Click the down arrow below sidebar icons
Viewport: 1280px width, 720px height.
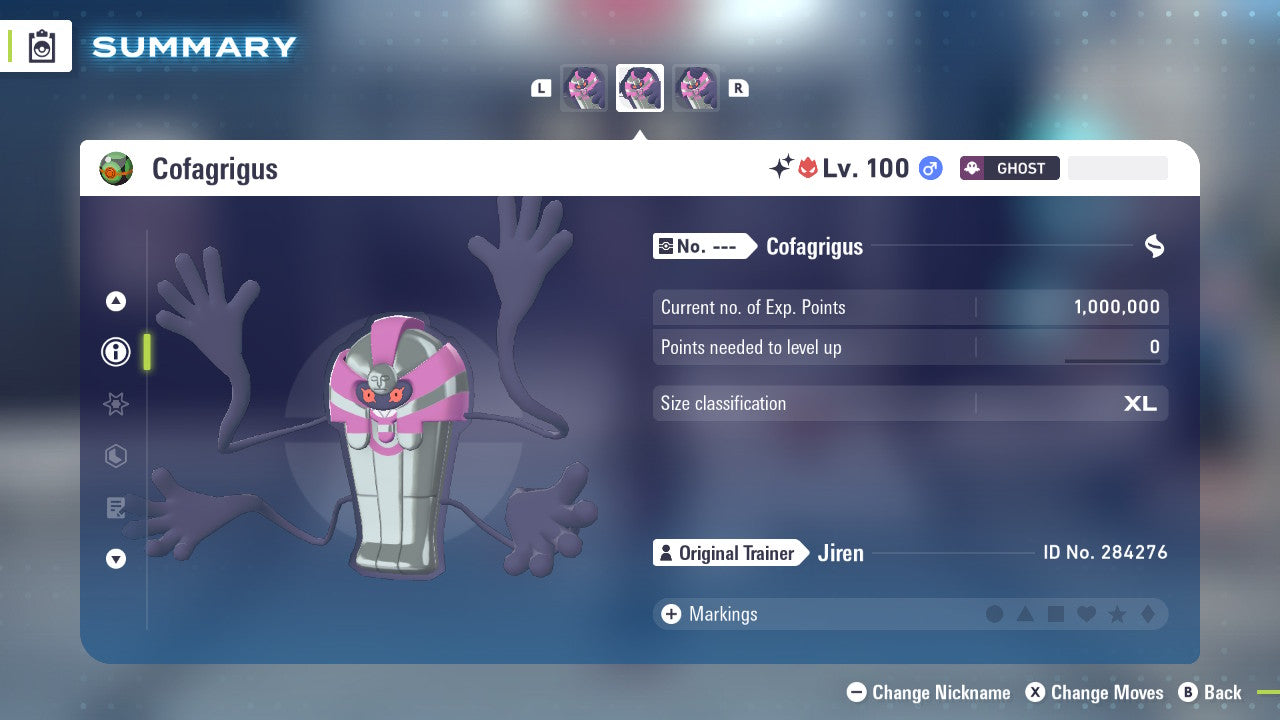point(115,559)
